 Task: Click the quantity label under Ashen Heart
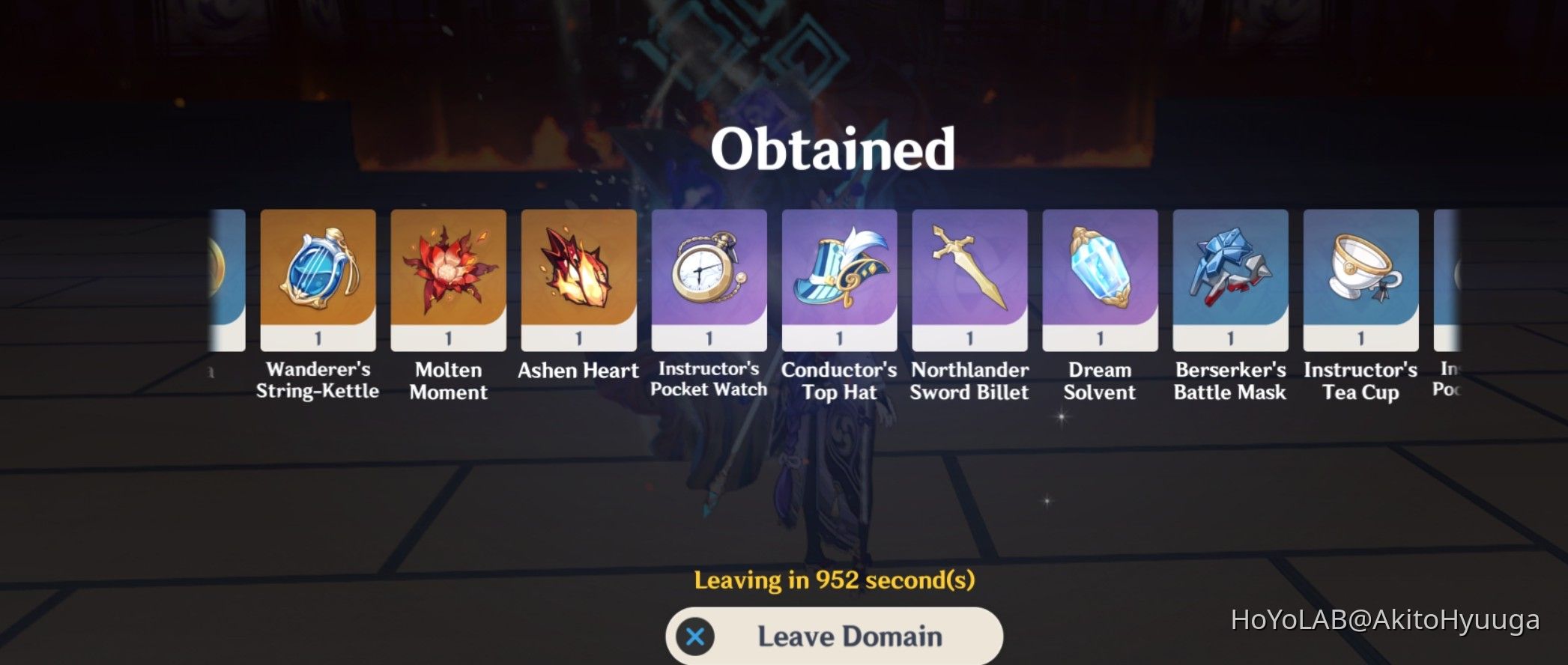578,337
